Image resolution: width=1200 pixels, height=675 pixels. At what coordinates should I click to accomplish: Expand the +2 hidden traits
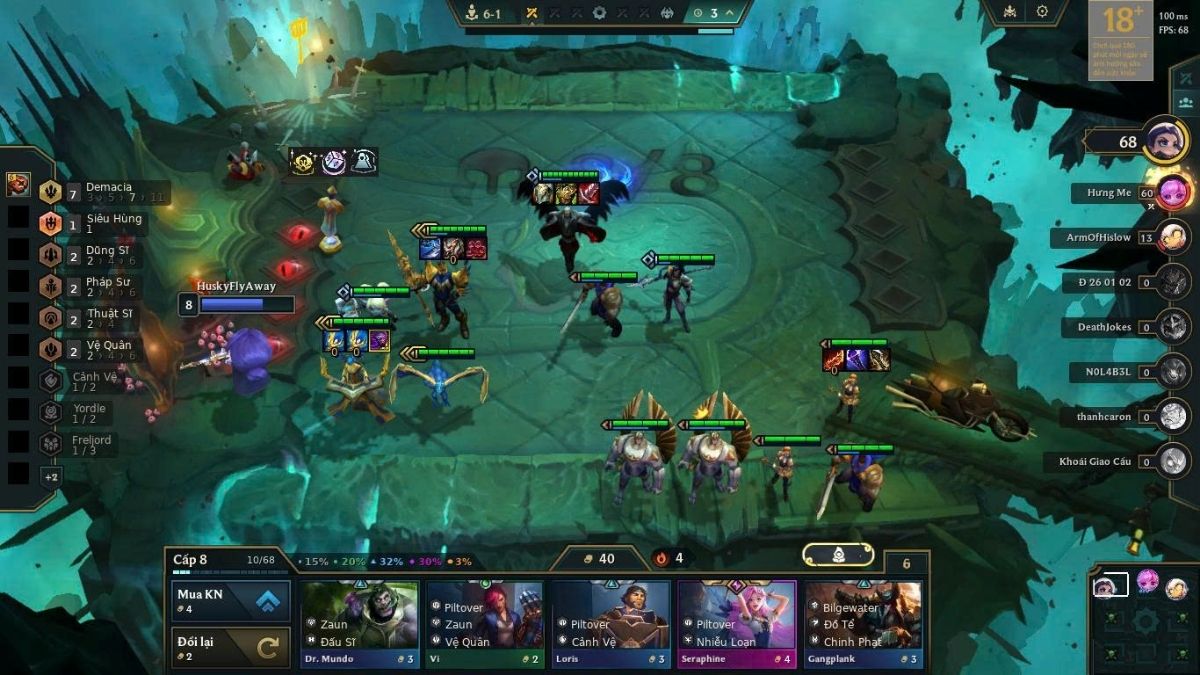pos(51,477)
